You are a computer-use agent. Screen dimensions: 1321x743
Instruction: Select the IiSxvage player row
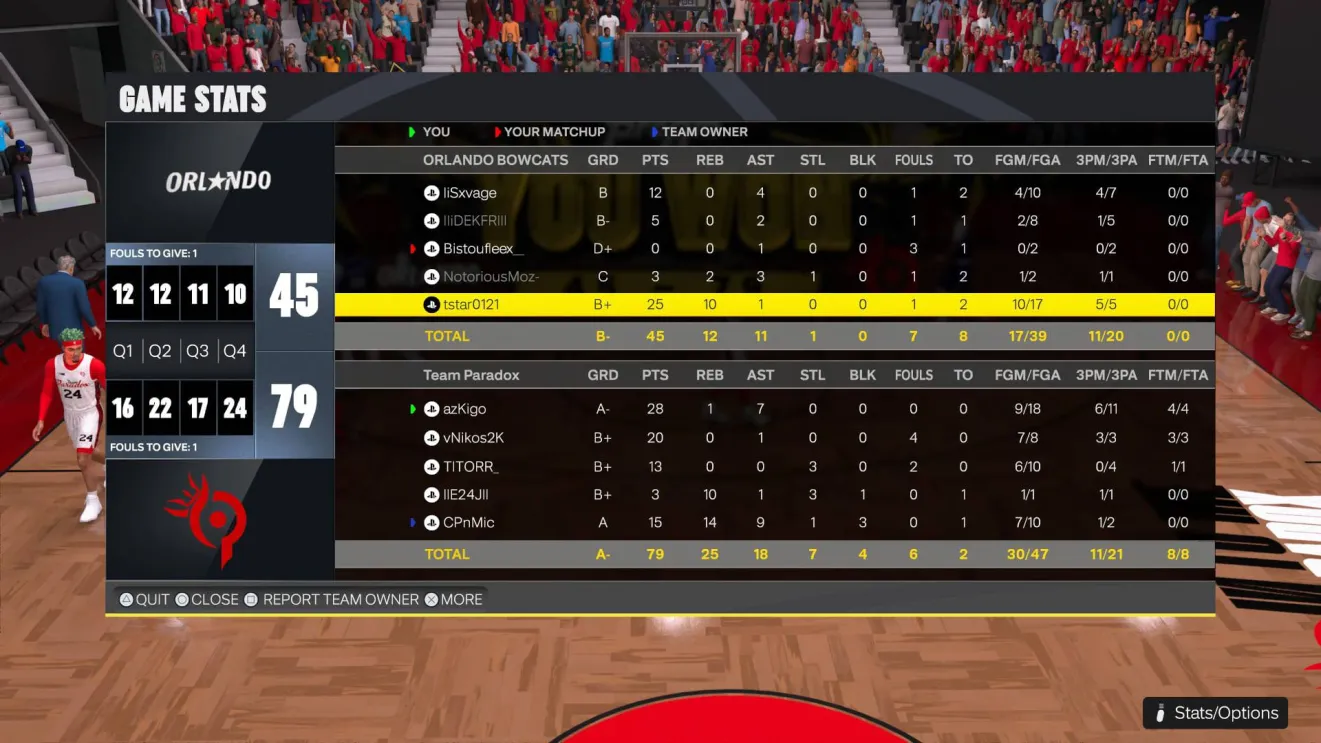click(x=470, y=193)
